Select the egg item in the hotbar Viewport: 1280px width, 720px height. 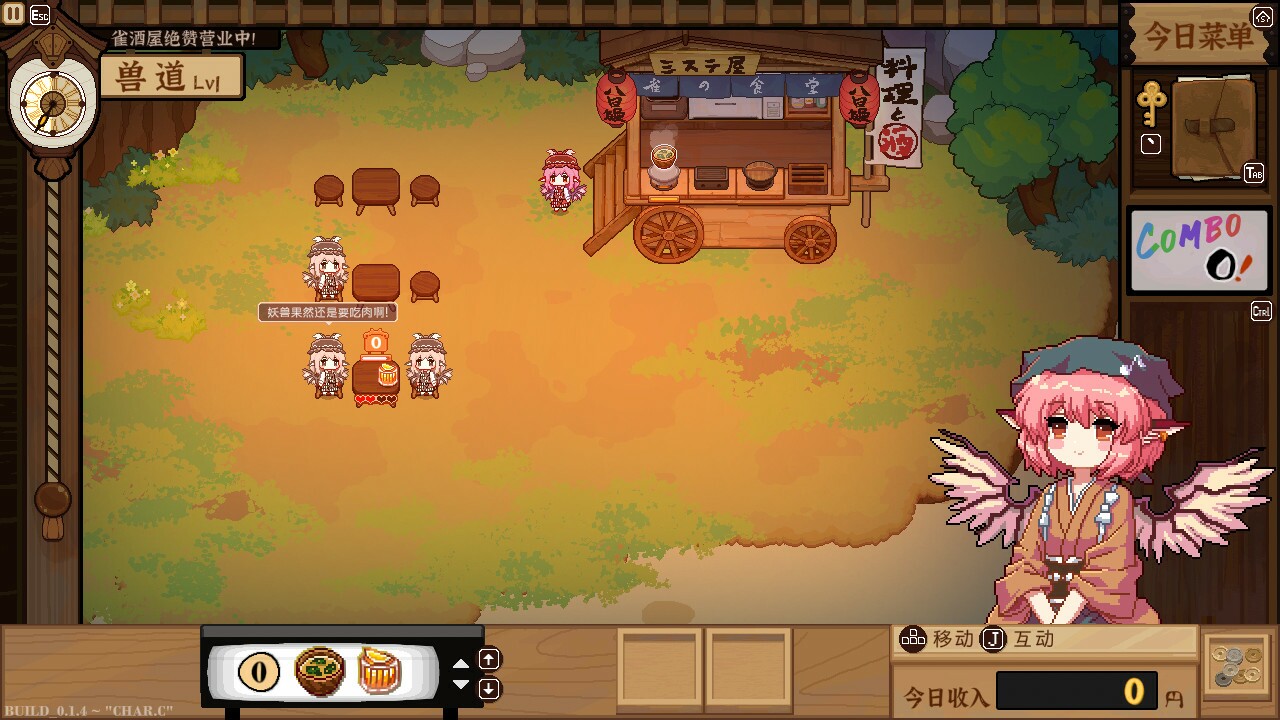click(x=258, y=672)
